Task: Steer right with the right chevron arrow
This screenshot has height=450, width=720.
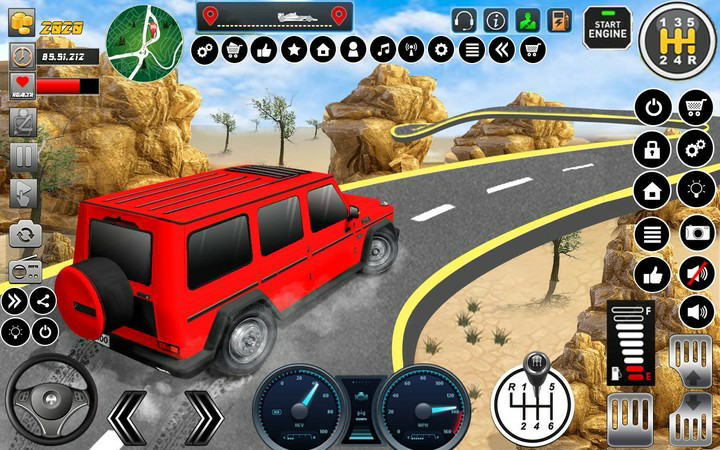Action: tap(201, 415)
